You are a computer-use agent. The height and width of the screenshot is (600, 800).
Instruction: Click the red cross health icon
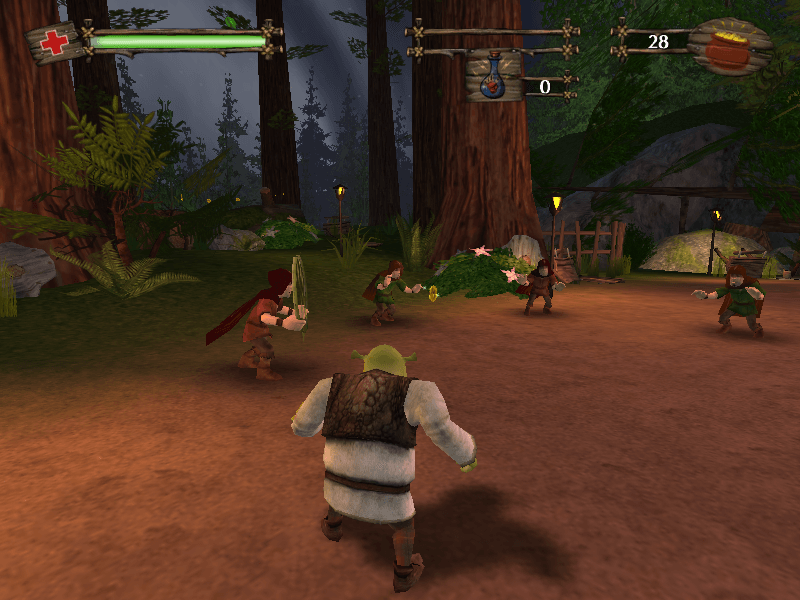click(x=55, y=43)
